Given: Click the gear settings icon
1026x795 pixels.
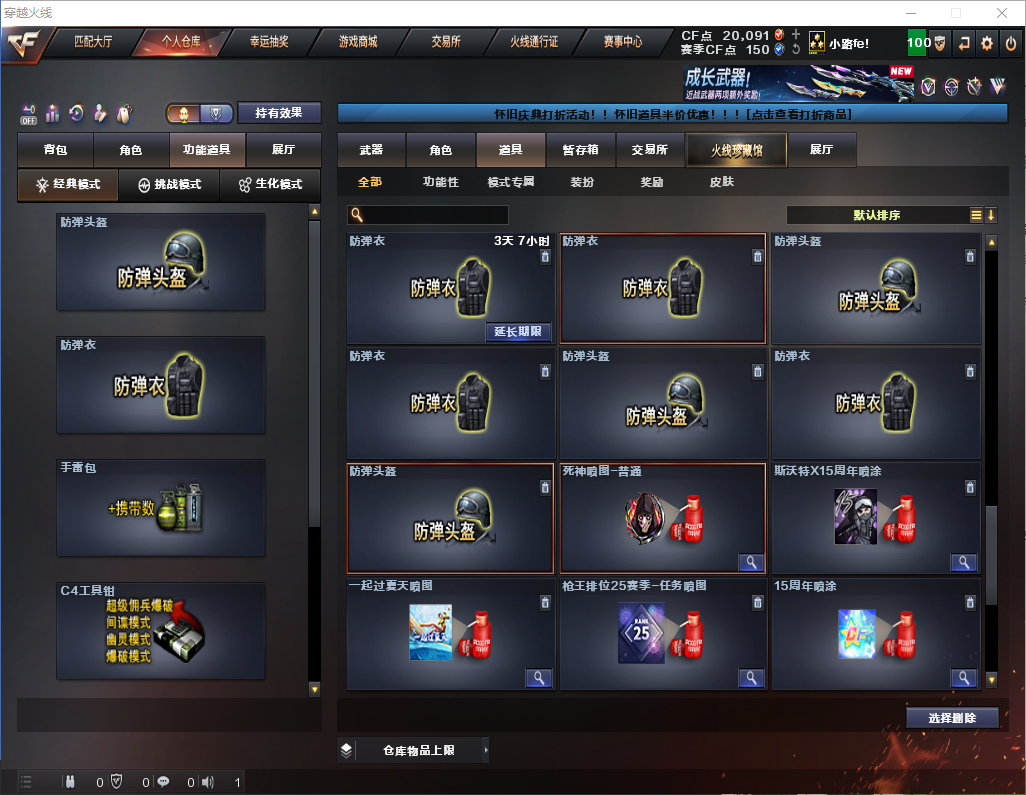Looking at the screenshot, I should pos(987,43).
